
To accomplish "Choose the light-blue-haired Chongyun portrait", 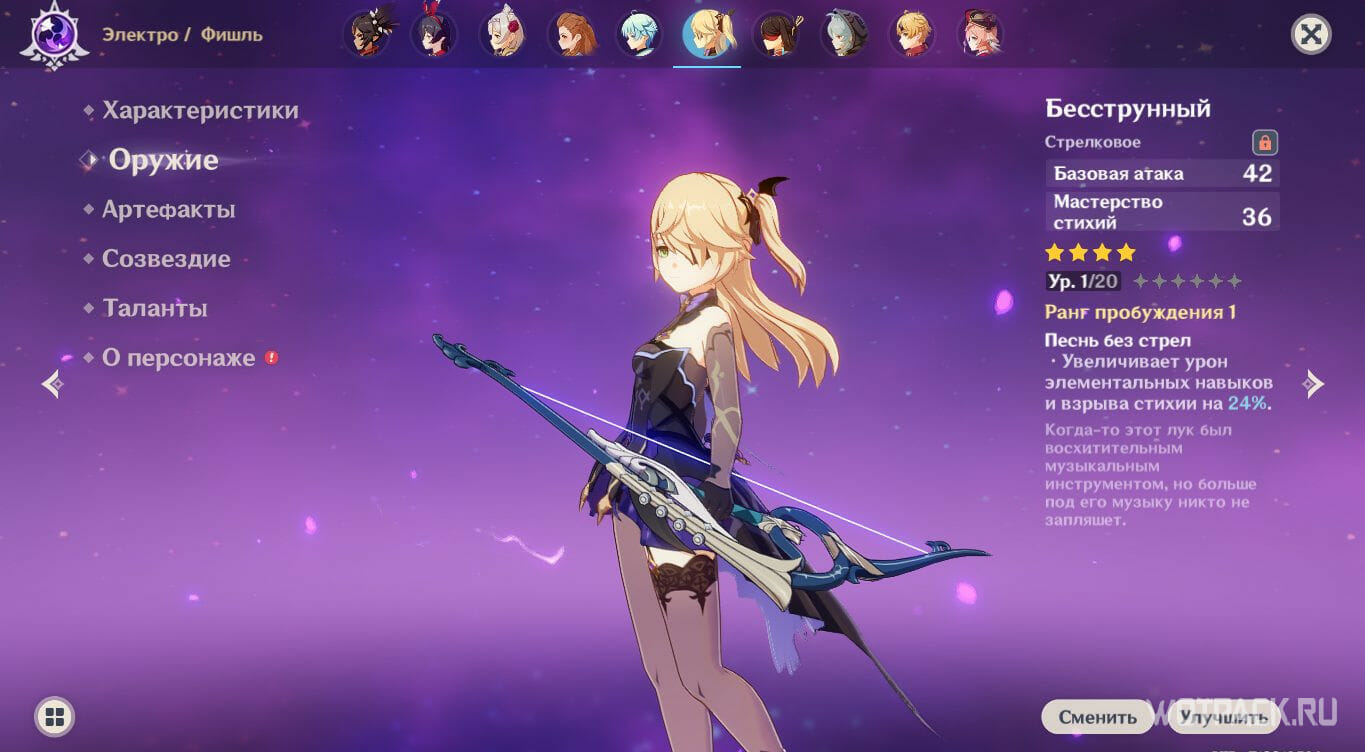I will (638, 35).
